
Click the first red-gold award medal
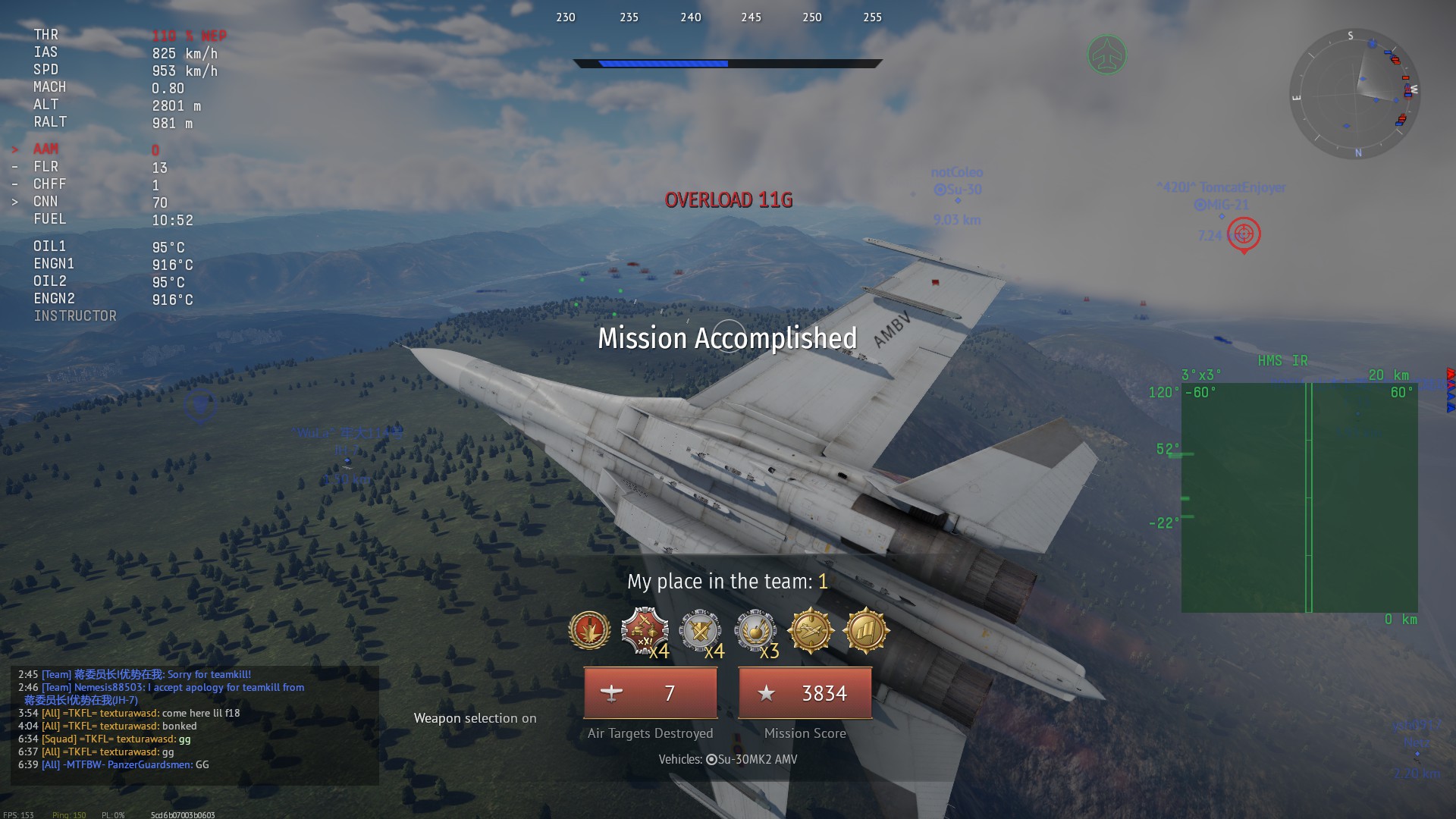tap(589, 630)
